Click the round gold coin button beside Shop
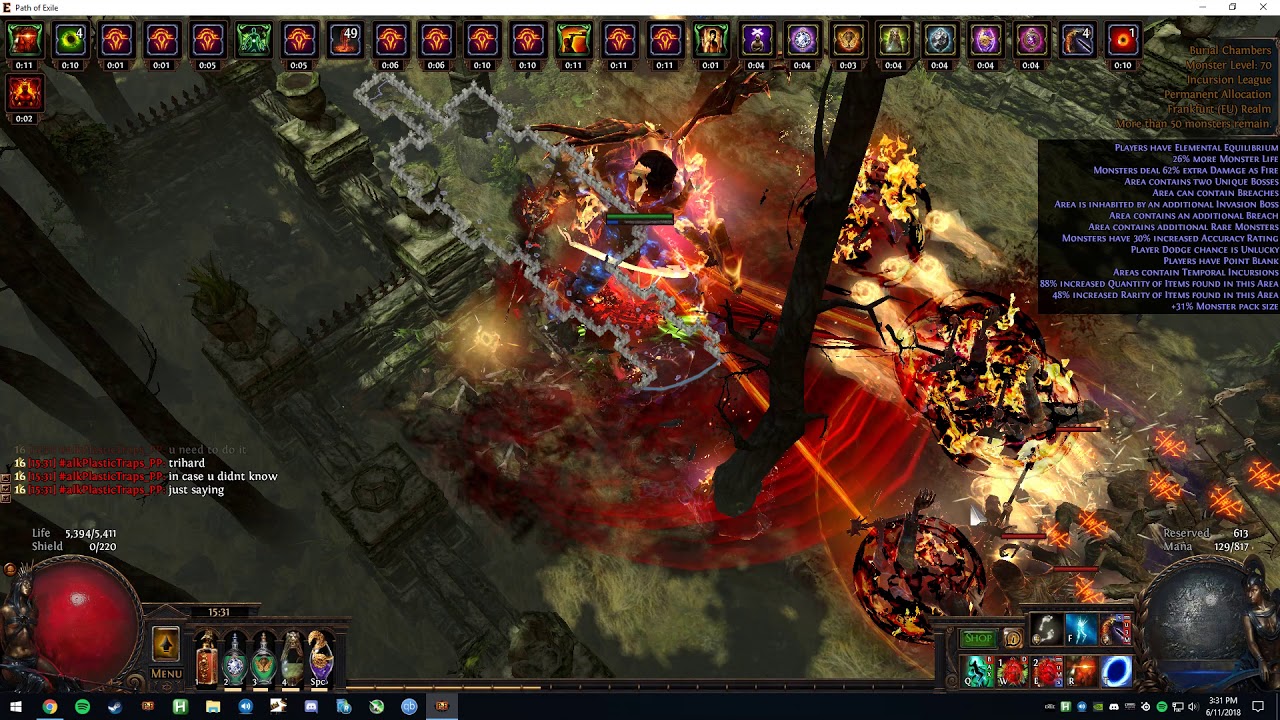 [x=1013, y=639]
